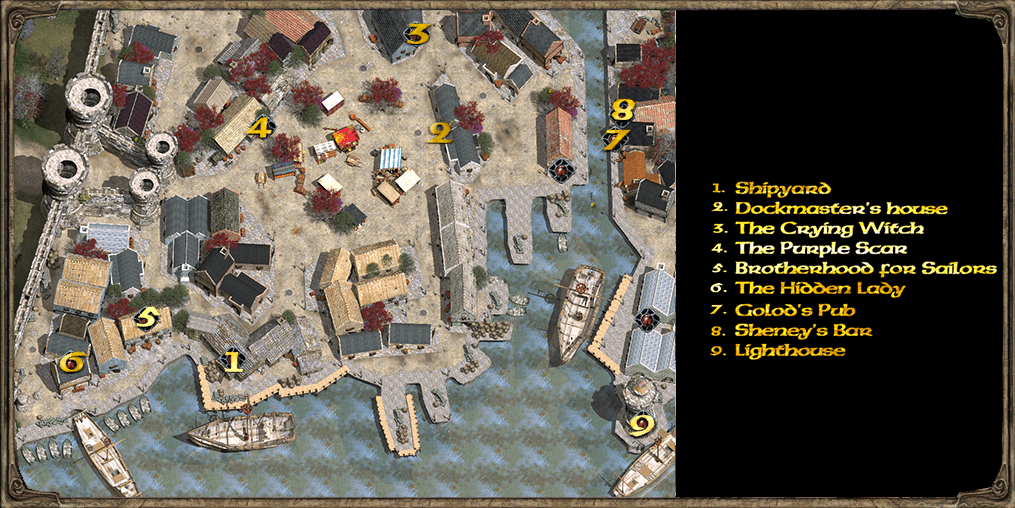Select the number 4 map marker

260,128
